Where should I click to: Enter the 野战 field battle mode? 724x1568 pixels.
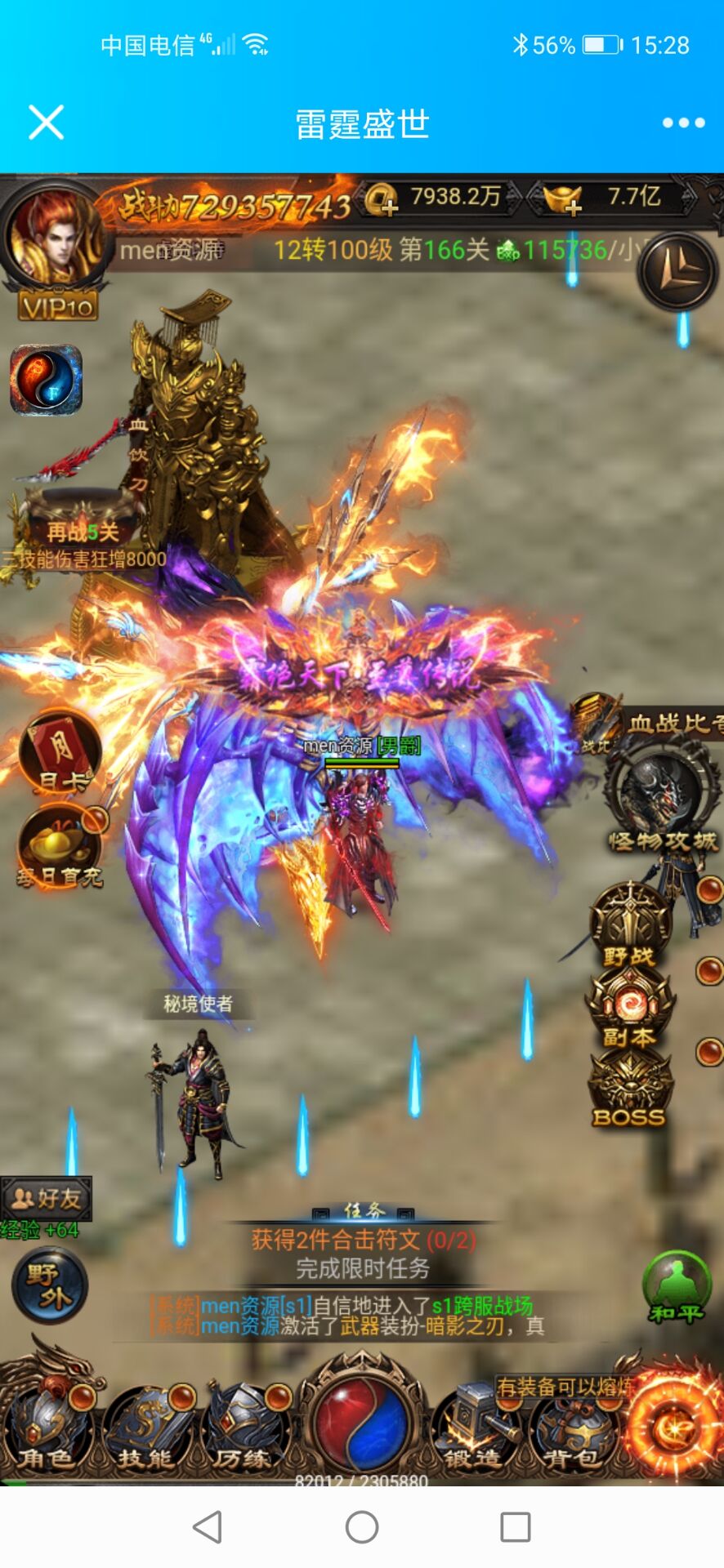[x=629, y=926]
